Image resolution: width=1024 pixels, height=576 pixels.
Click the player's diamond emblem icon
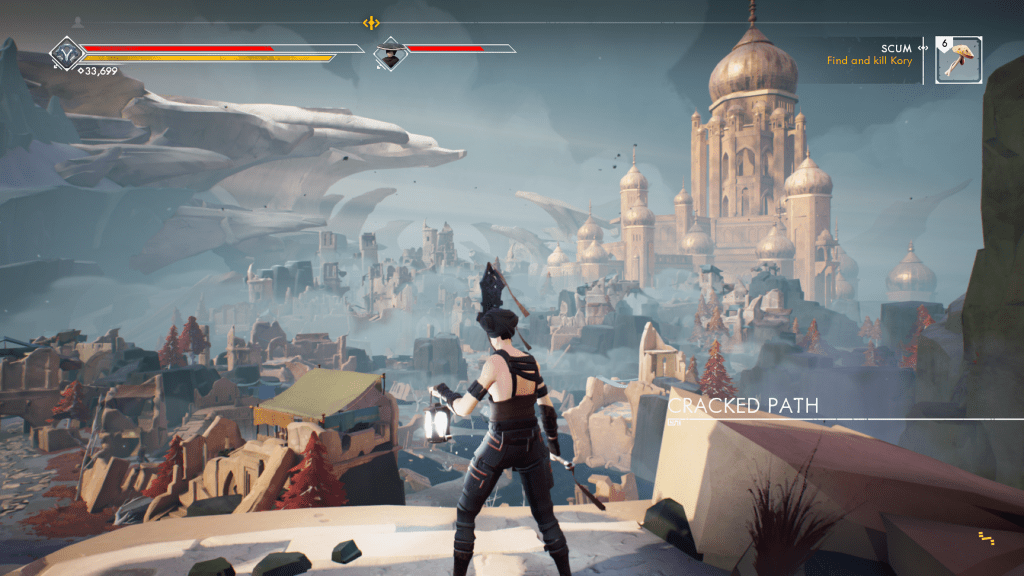68,54
